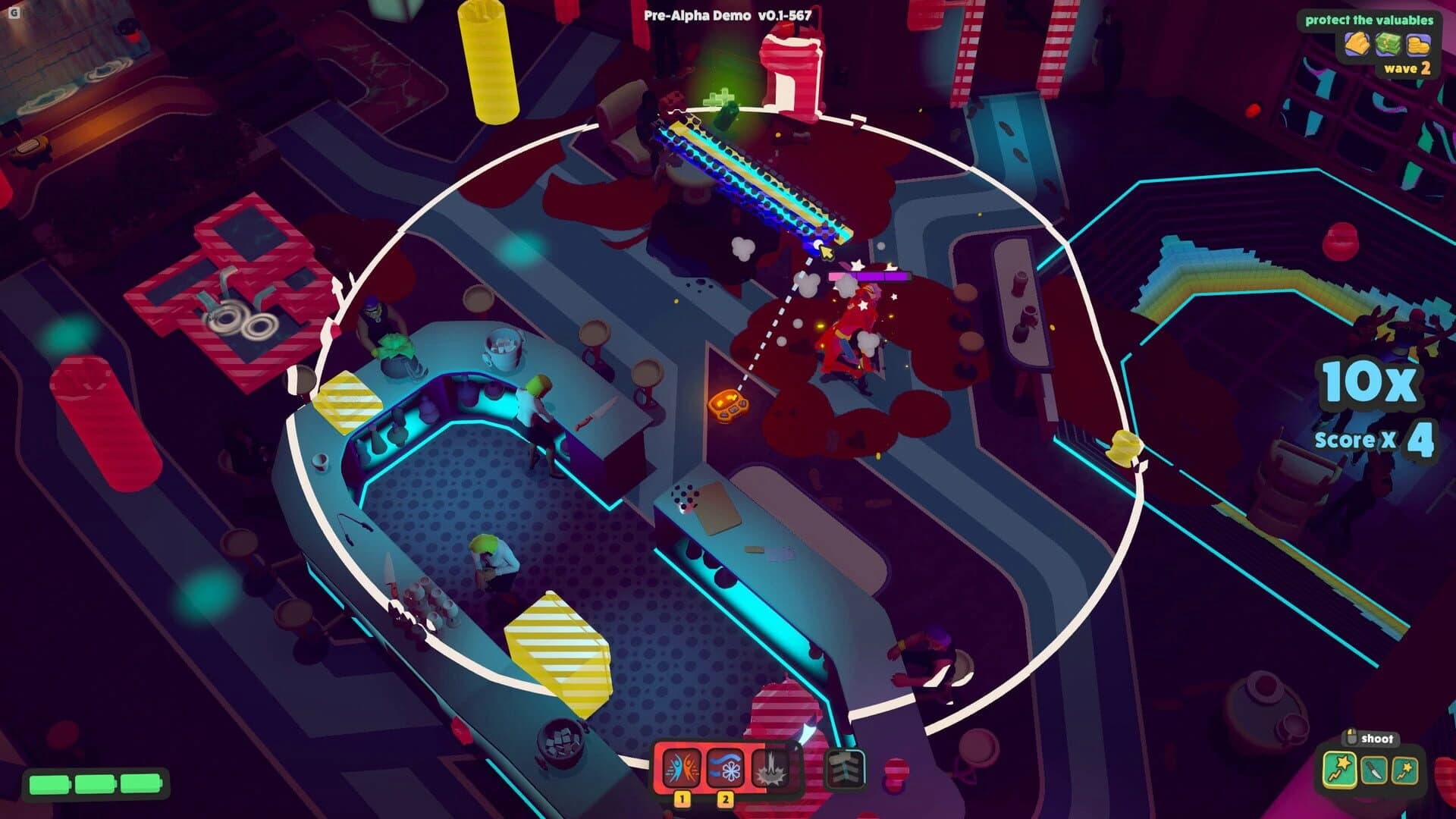Click the wave 2 label
Image resolution: width=1456 pixels, height=819 pixels.
pos(1407,70)
